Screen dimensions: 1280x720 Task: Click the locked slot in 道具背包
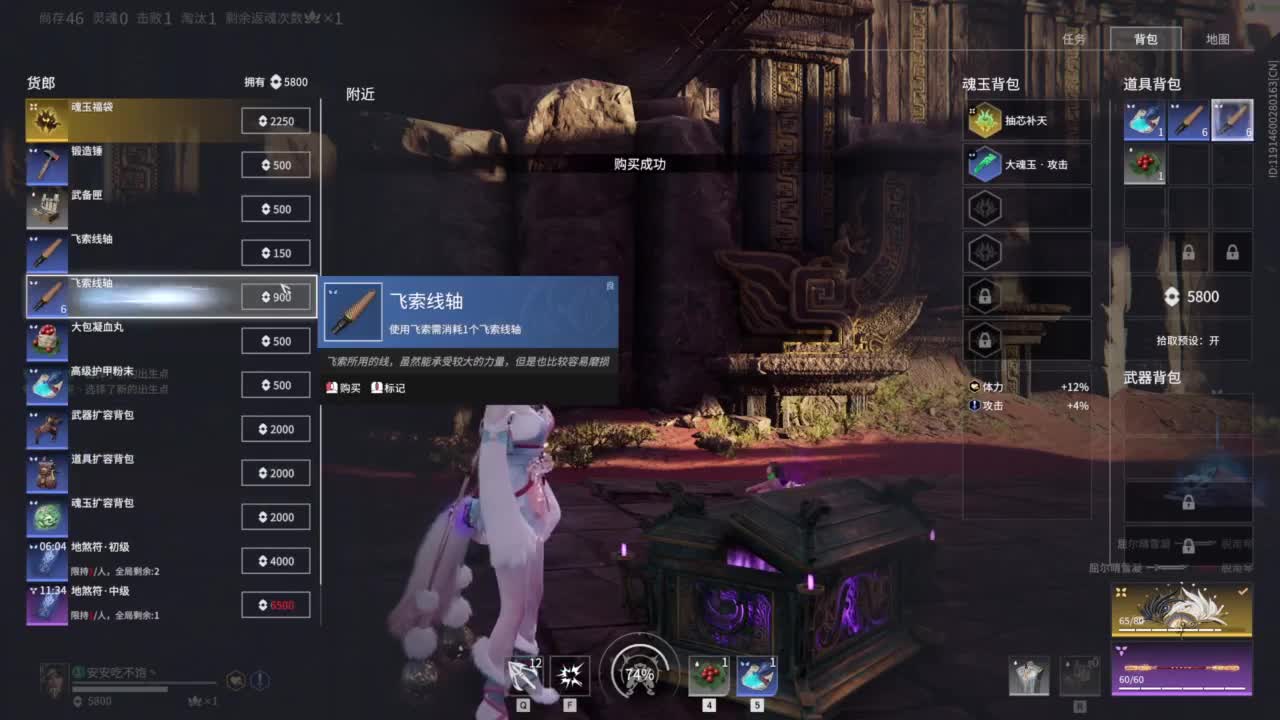tap(1188, 249)
